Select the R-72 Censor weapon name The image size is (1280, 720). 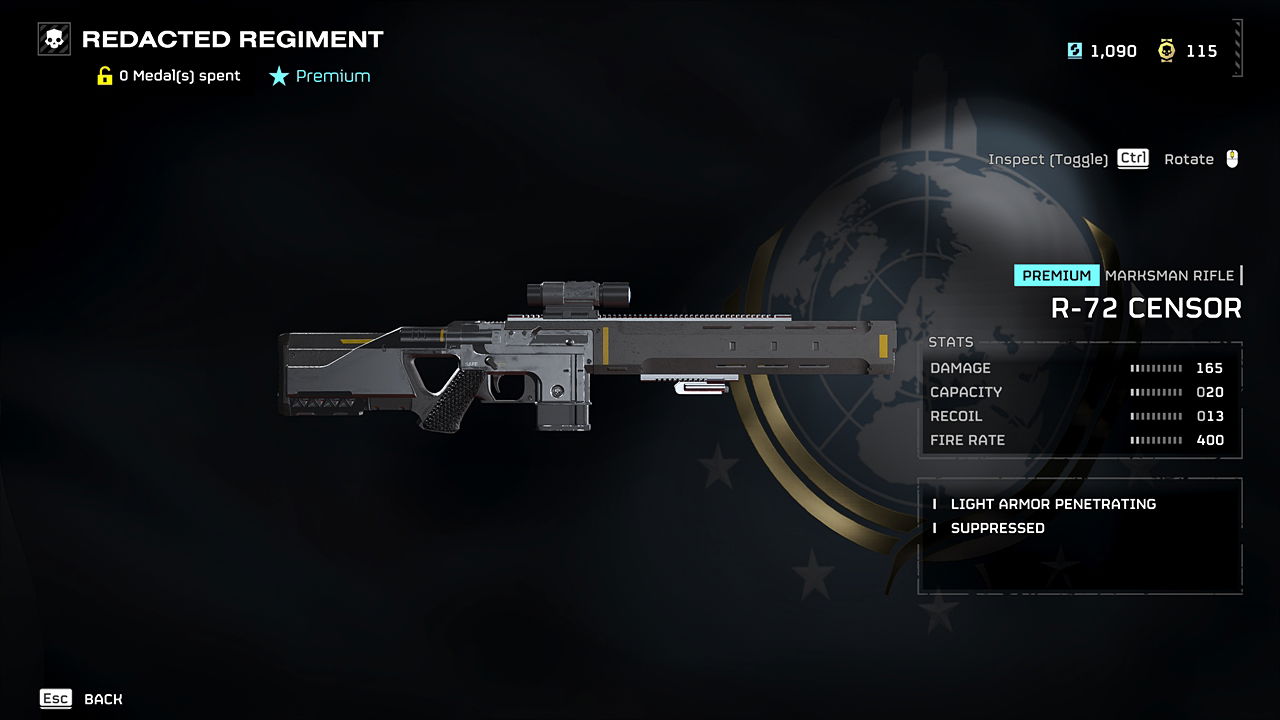[x=1148, y=308]
